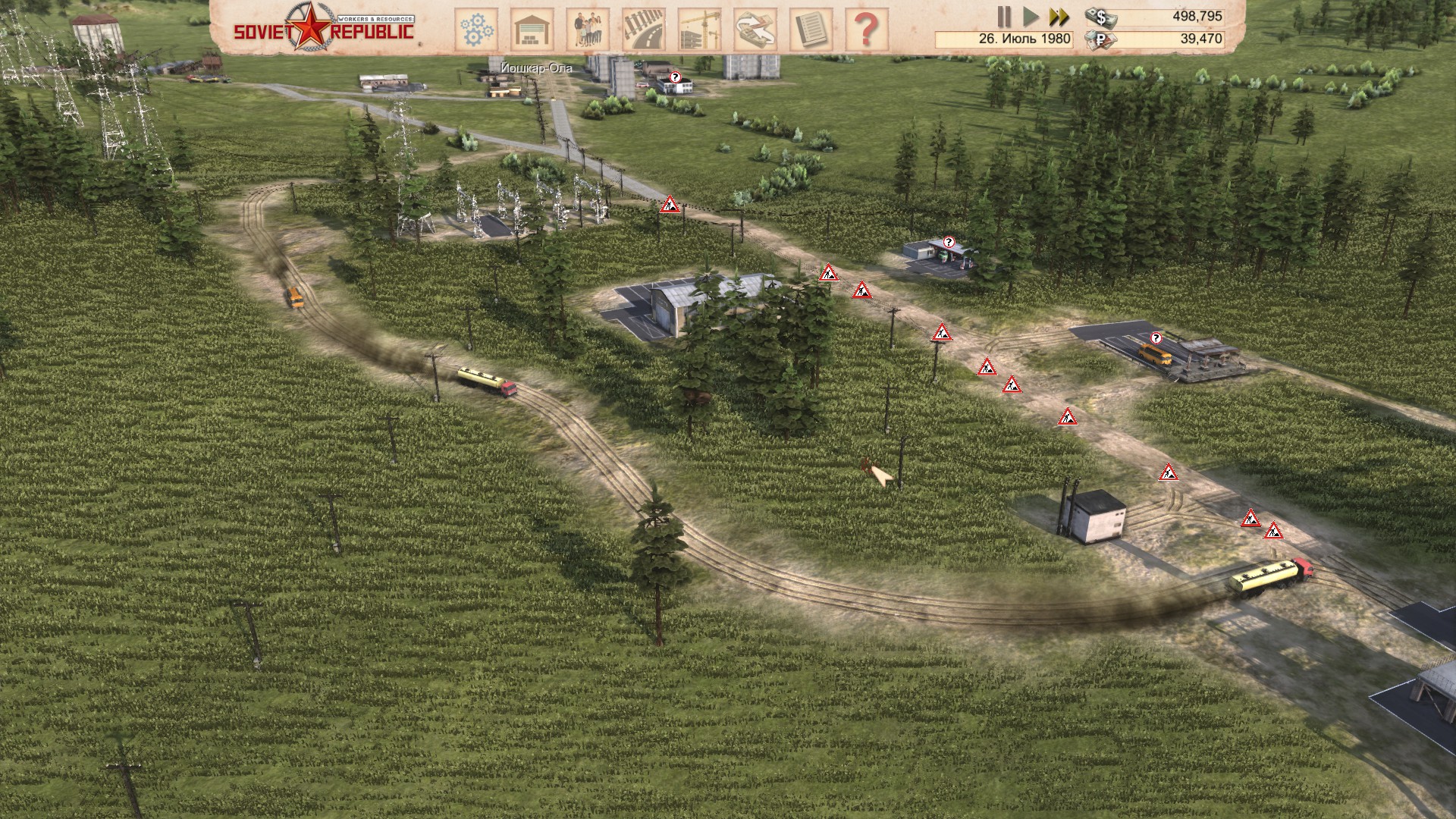Screen dimensions: 1456x819
Task: Click the Soviet Republic logo
Action: (x=324, y=28)
